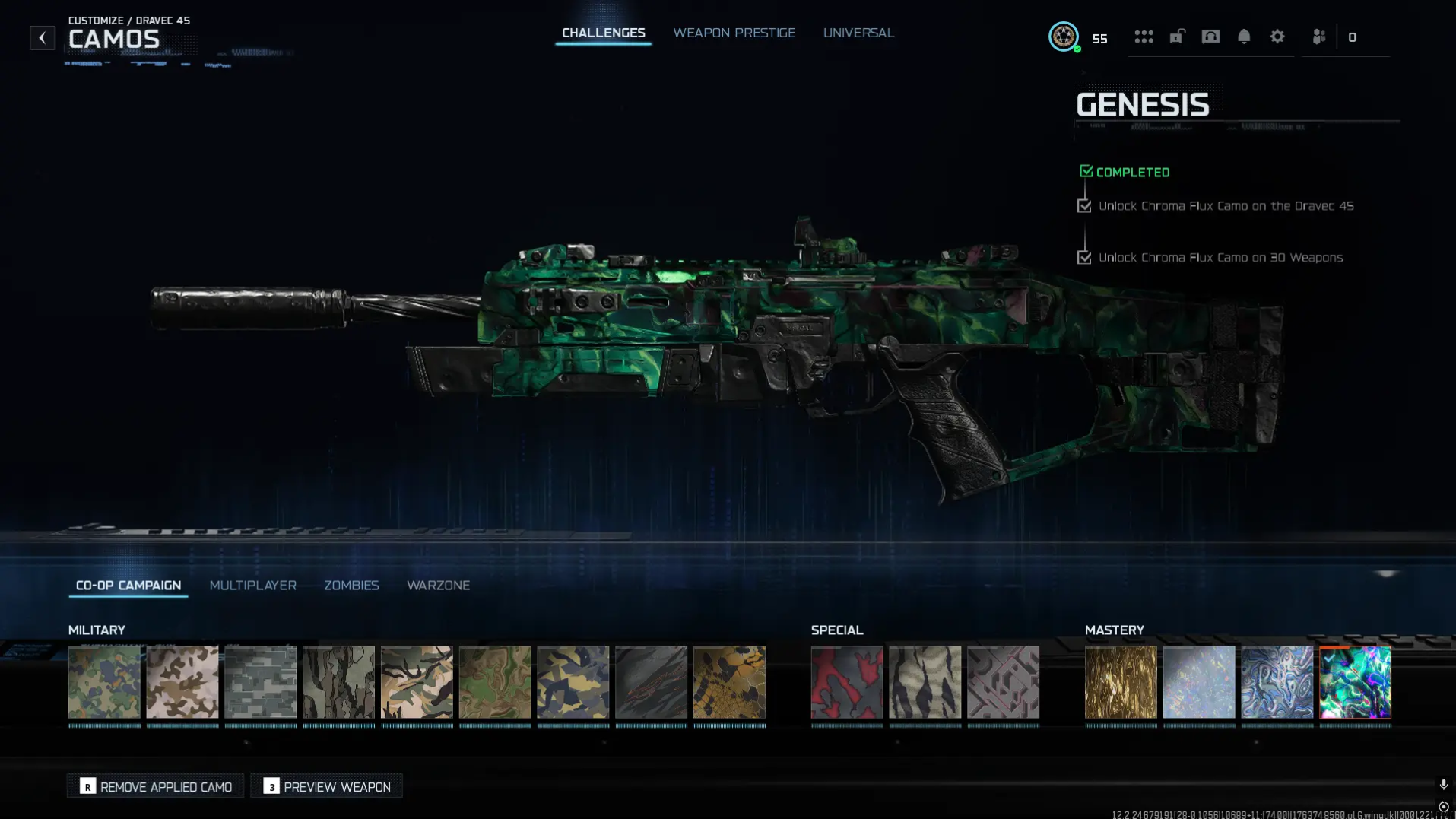Image resolution: width=1456 pixels, height=819 pixels.
Task: Click the unlocks padlock icon
Action: coord(1177,37)
